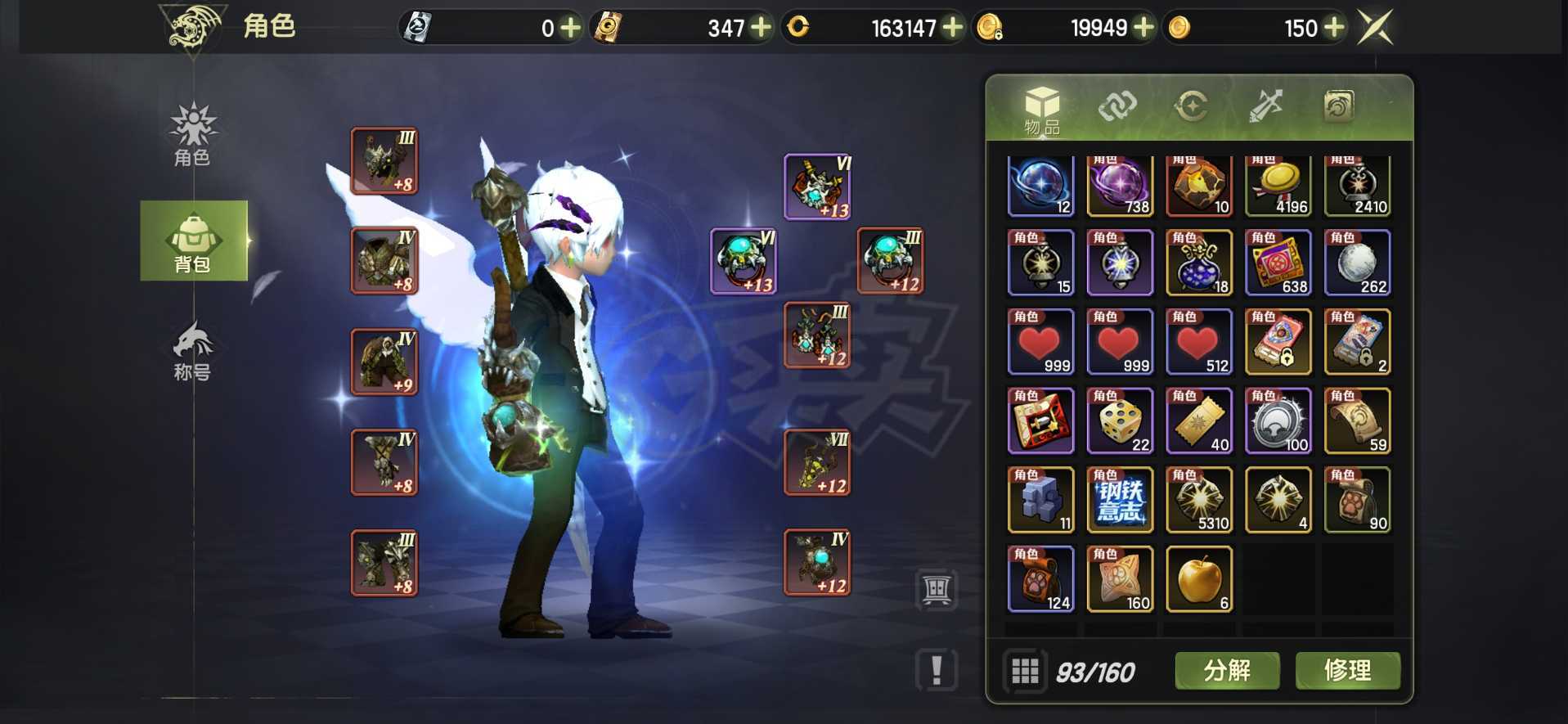Select the +9 equipment slot
The image size is (1568, 724).
click(x=384, y=362)
